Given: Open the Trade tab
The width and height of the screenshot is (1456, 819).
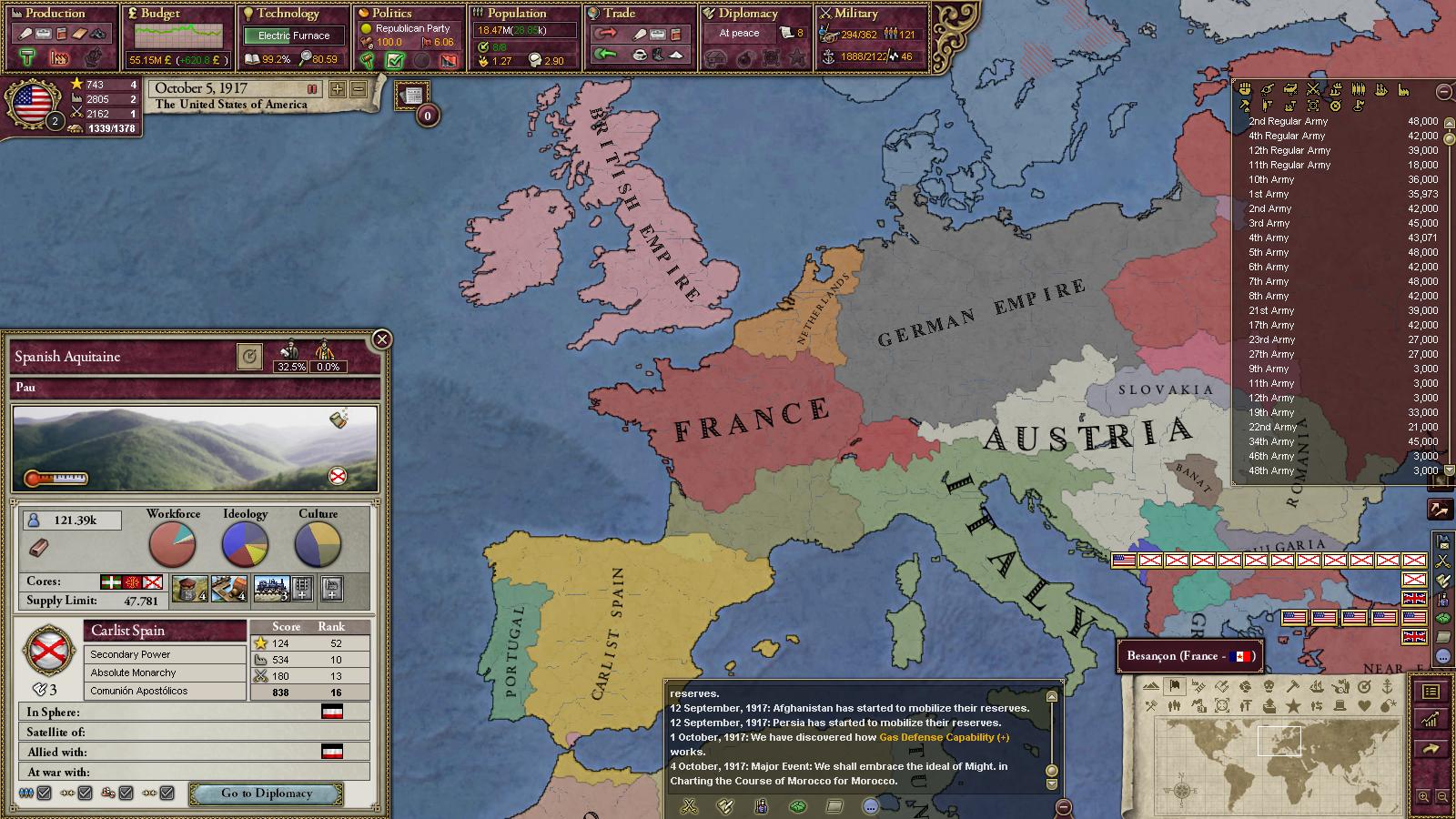Looking at the screenshot, I should click(619, 14).
